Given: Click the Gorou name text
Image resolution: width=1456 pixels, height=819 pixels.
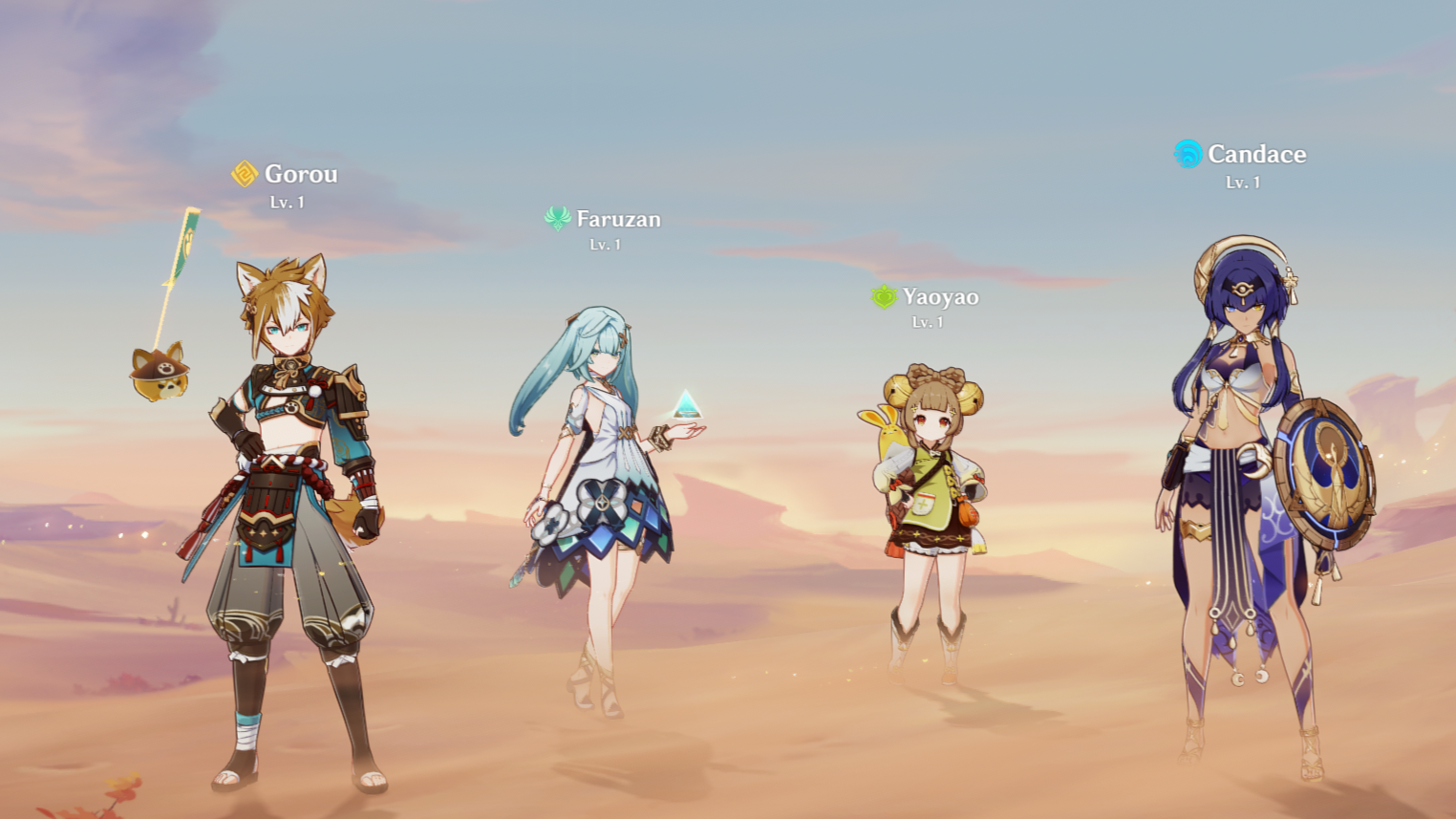Looking at the screenshot, I should [301, 174].
